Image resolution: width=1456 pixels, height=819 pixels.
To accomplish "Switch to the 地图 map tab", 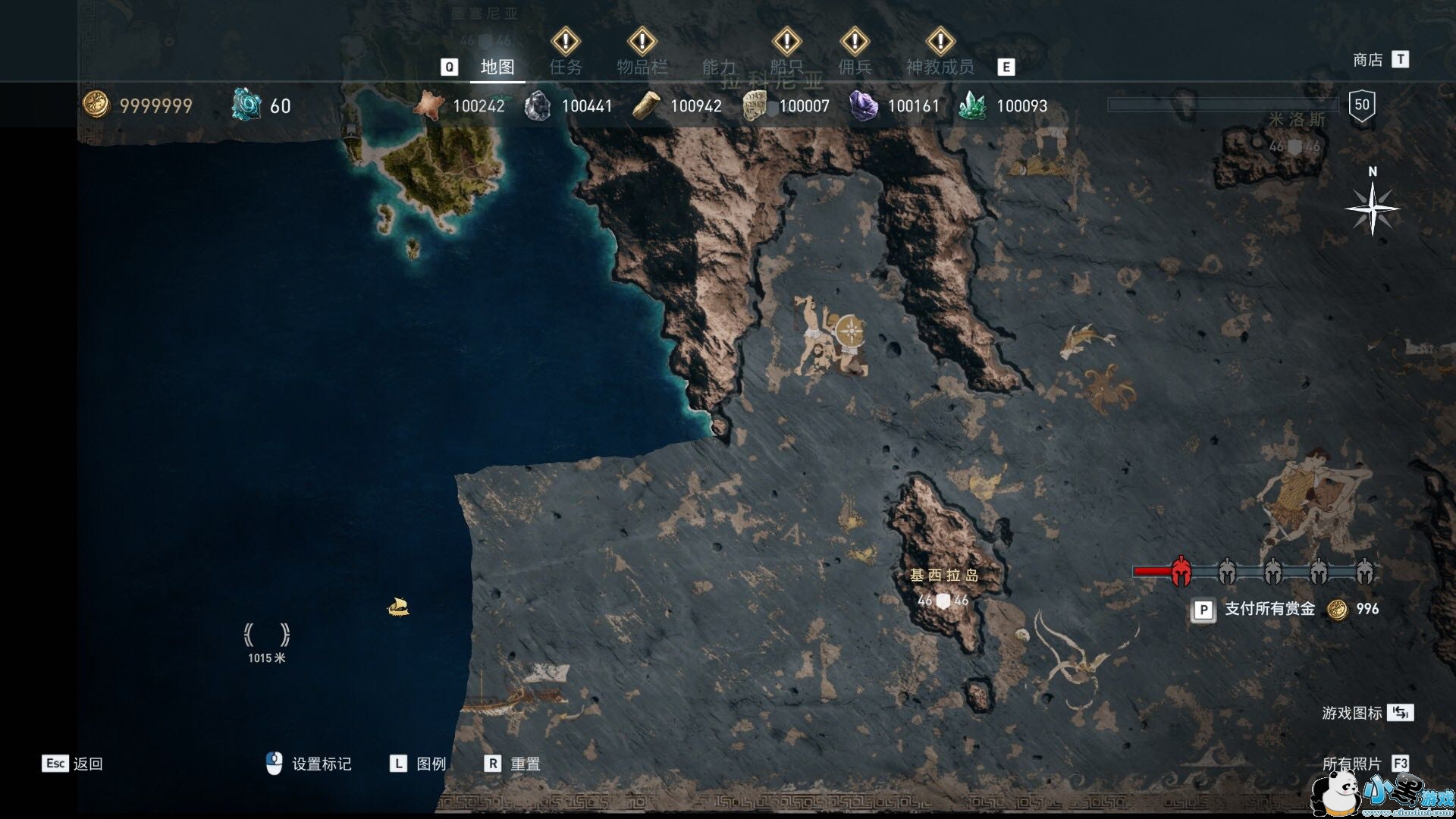I will pos(497,67).
